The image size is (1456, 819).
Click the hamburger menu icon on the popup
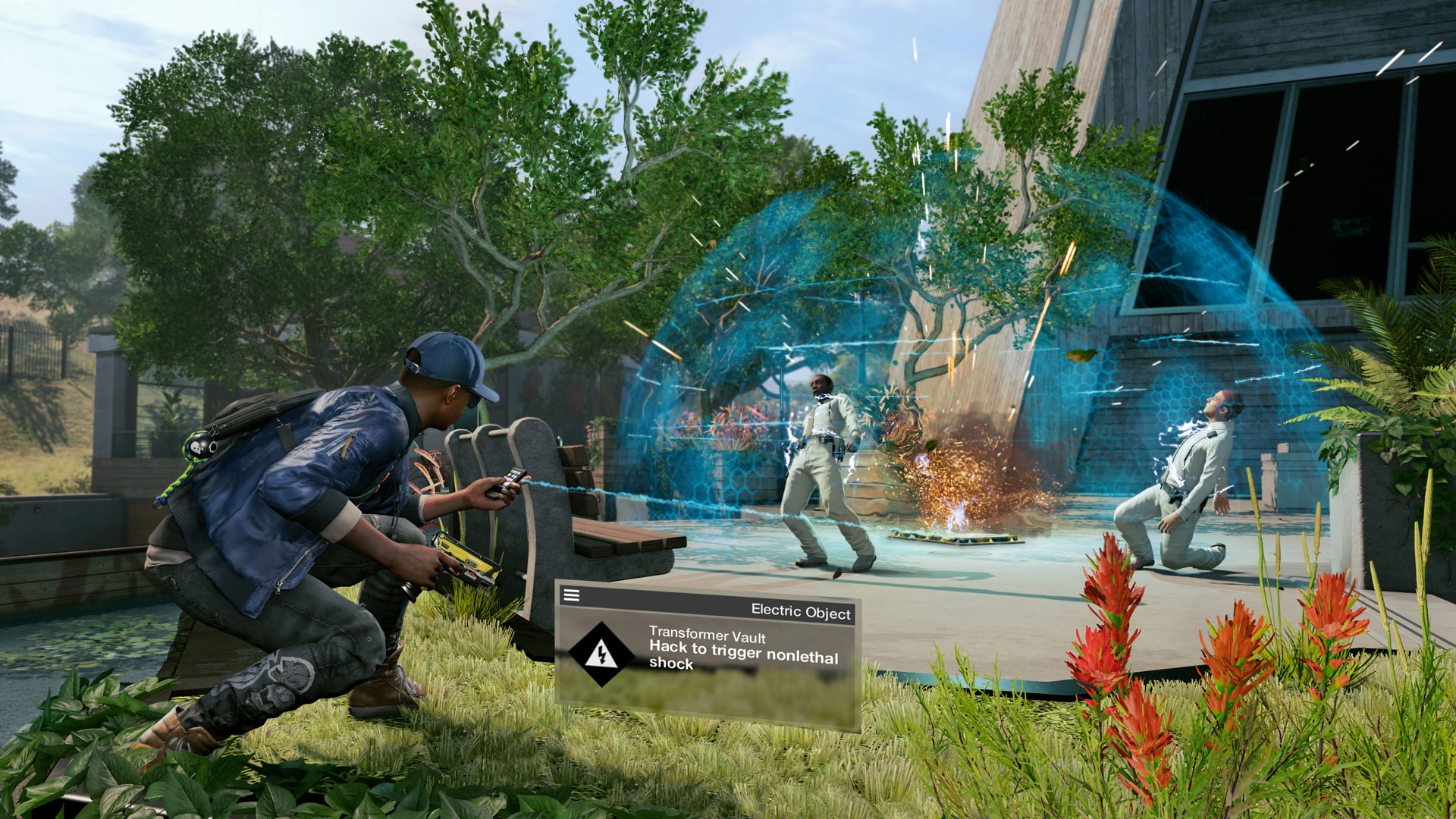pyautogui.click(x=570, y=594)
